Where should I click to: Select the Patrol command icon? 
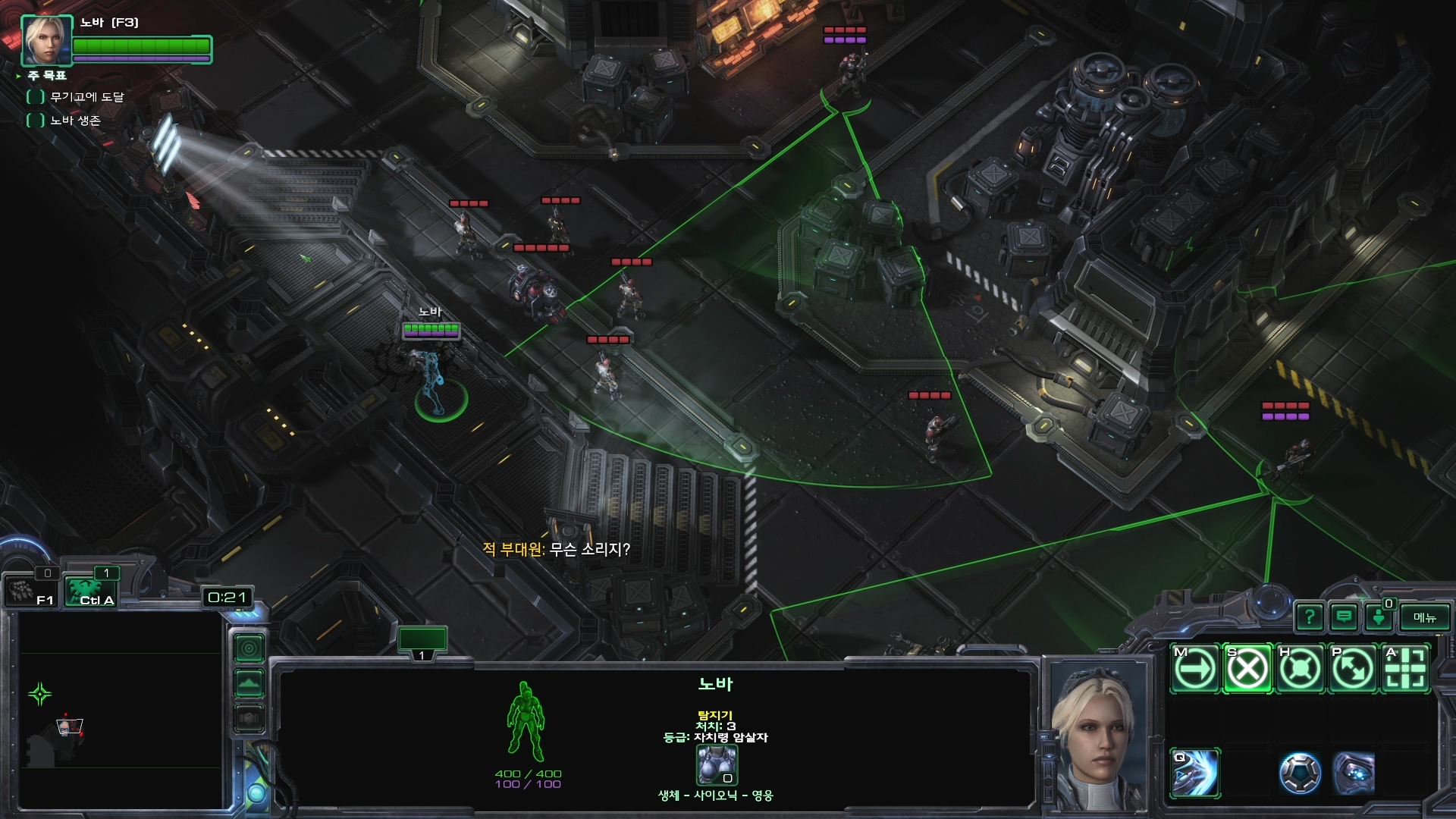(1352, 669)
